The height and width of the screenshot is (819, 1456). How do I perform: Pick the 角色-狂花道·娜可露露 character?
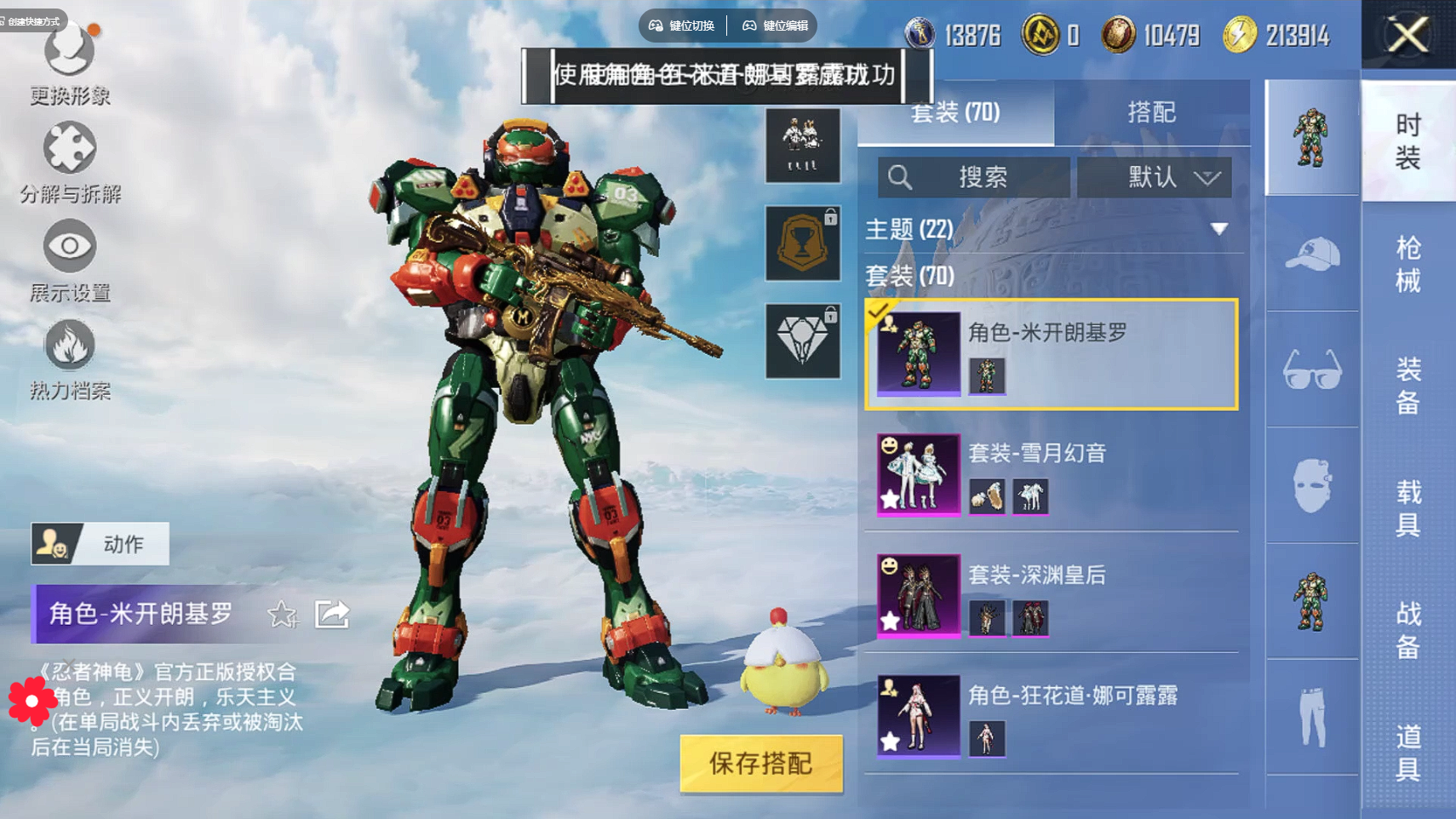1051,717
